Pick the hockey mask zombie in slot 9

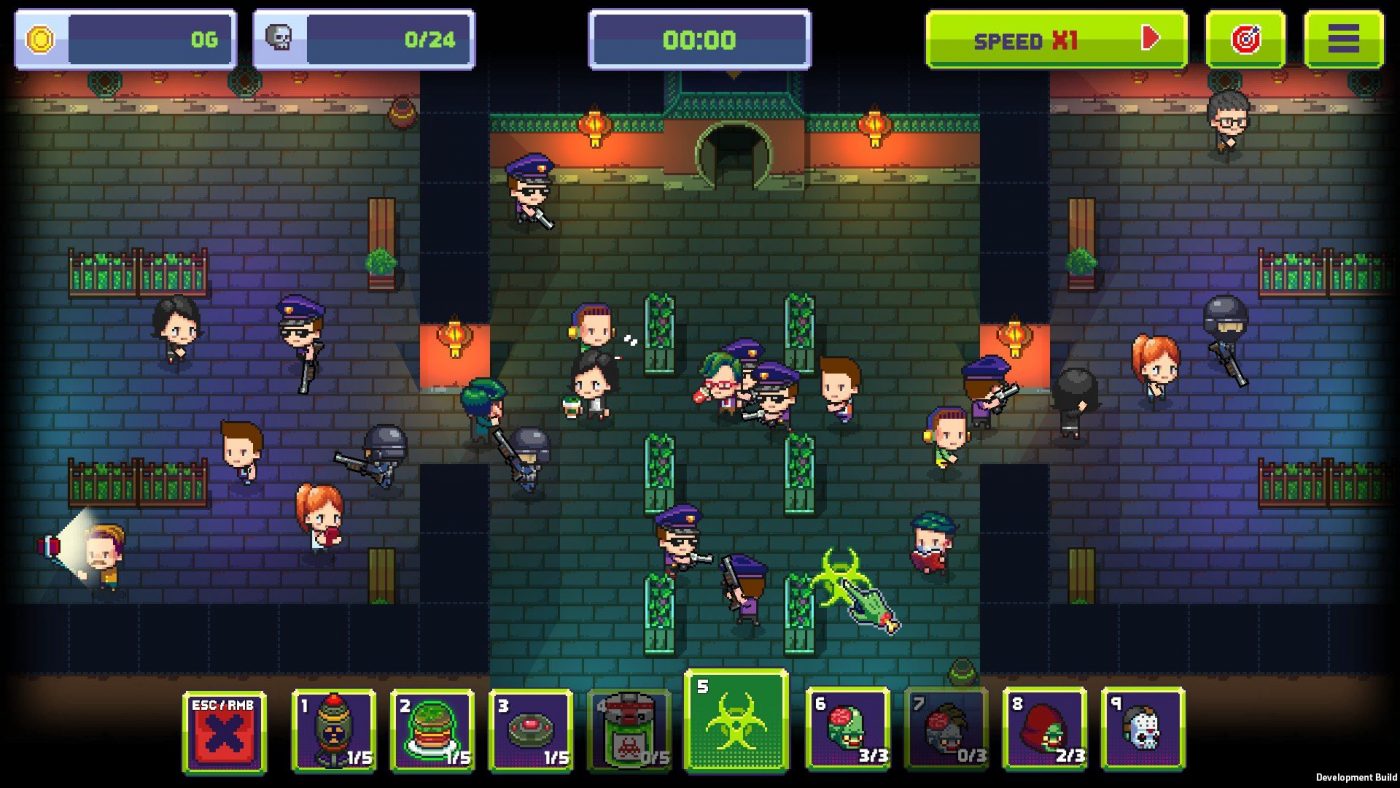tap(1142, 729)
